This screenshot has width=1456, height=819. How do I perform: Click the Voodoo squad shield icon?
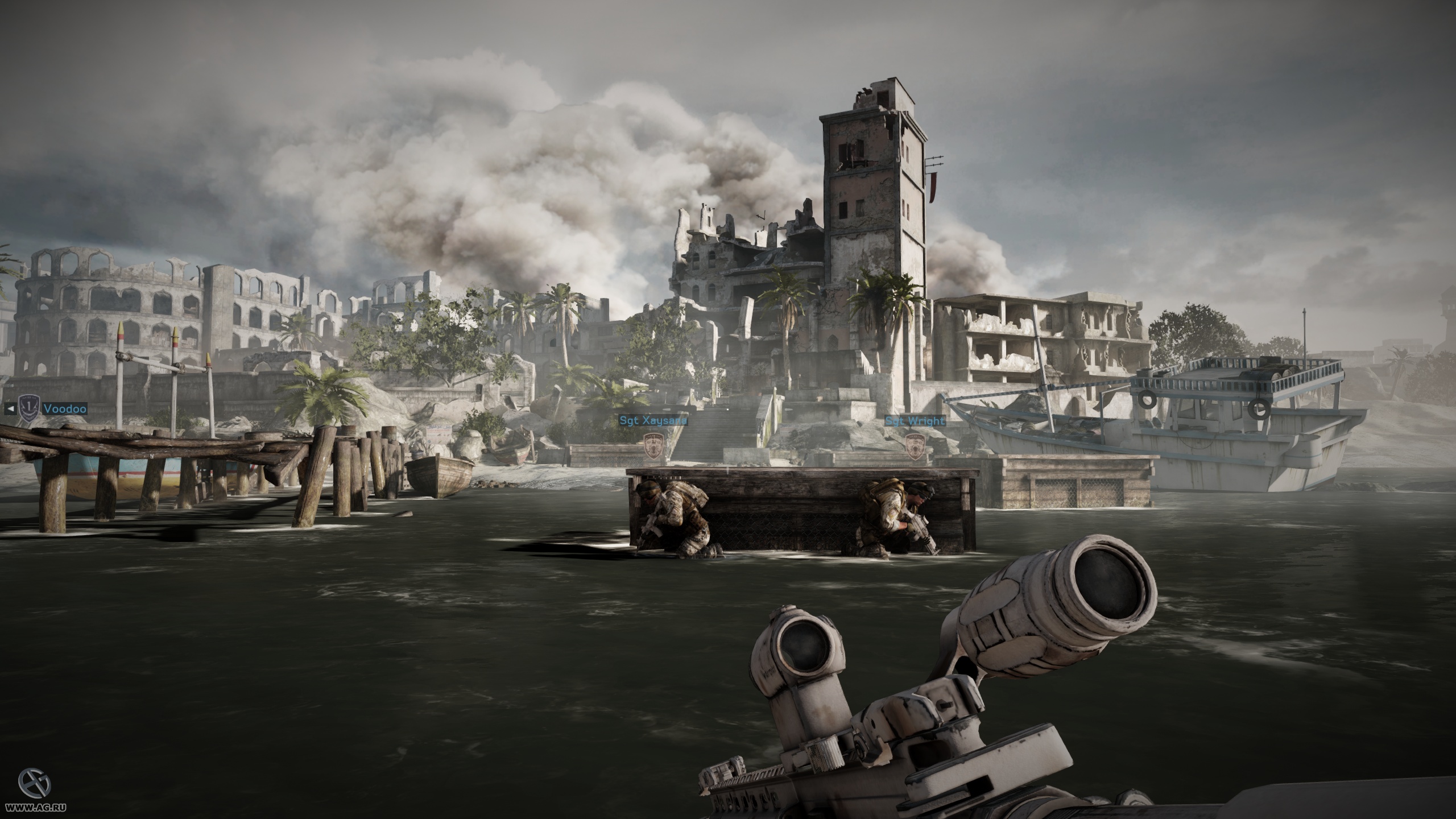[30, 409]
